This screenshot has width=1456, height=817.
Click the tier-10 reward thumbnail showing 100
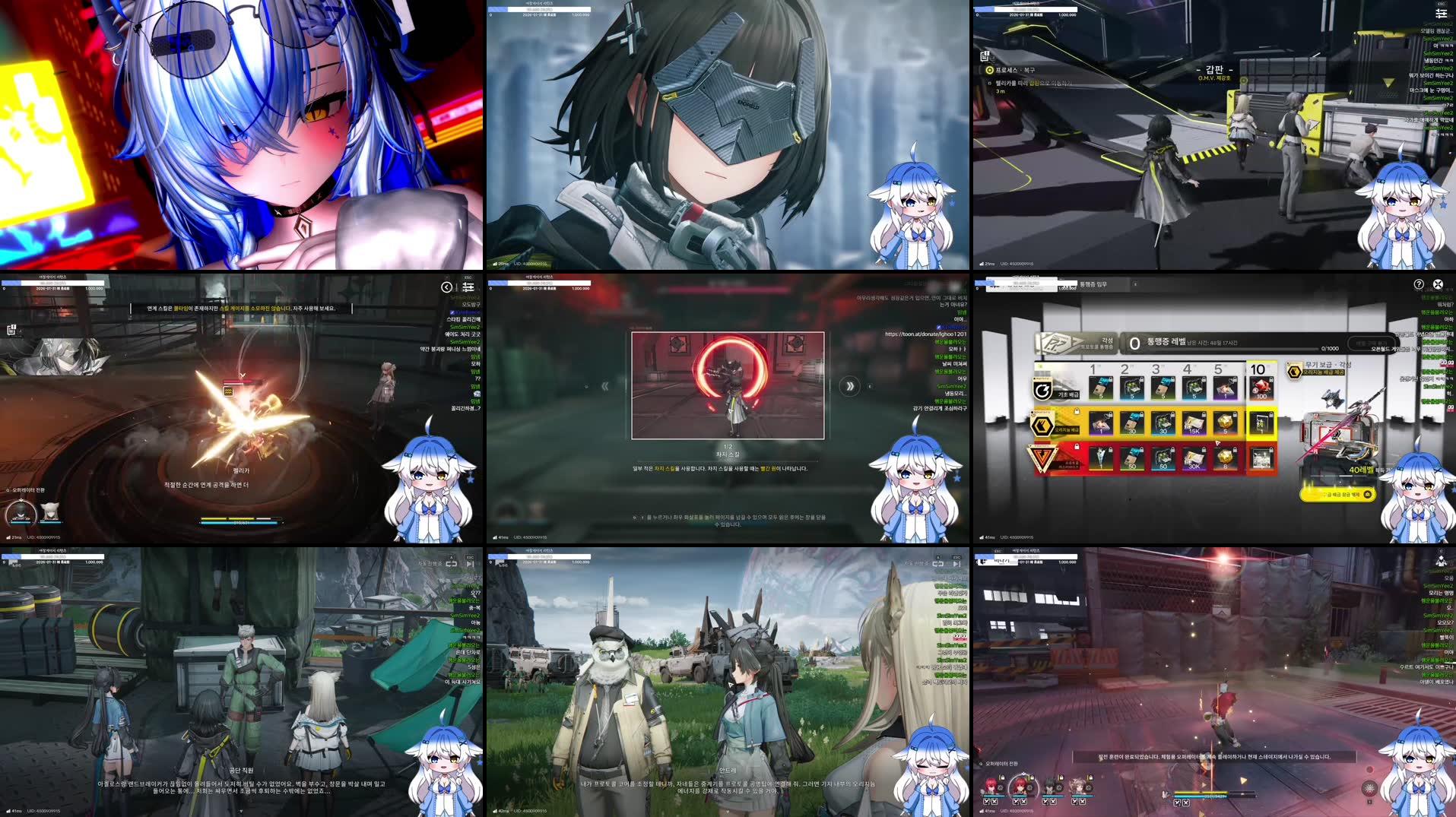pos(1261,388)
